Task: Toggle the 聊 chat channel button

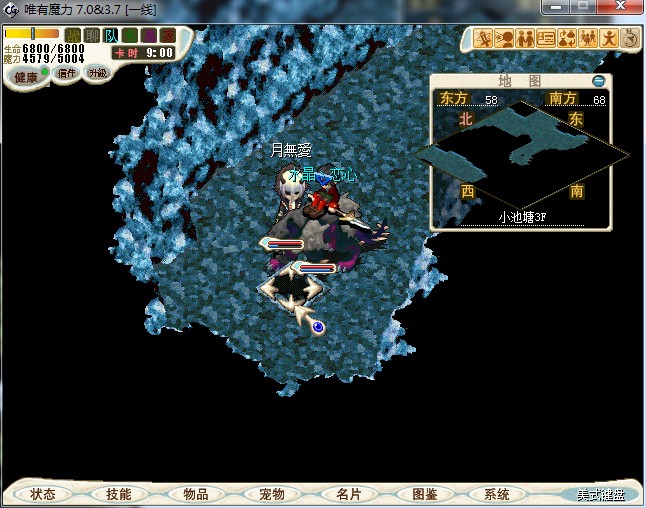Action: pos(92,35)
